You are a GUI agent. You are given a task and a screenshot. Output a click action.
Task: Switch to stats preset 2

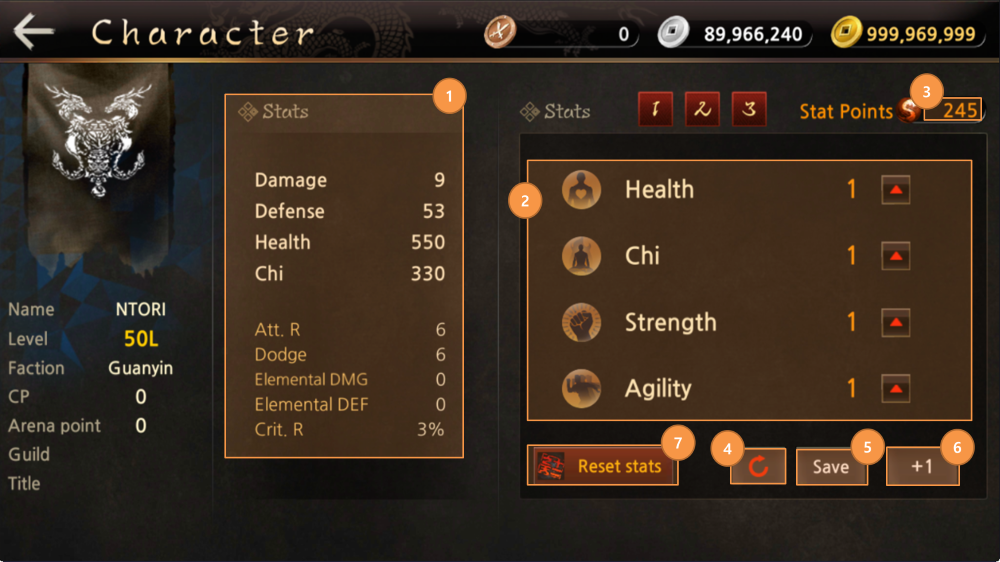(702, 110)
